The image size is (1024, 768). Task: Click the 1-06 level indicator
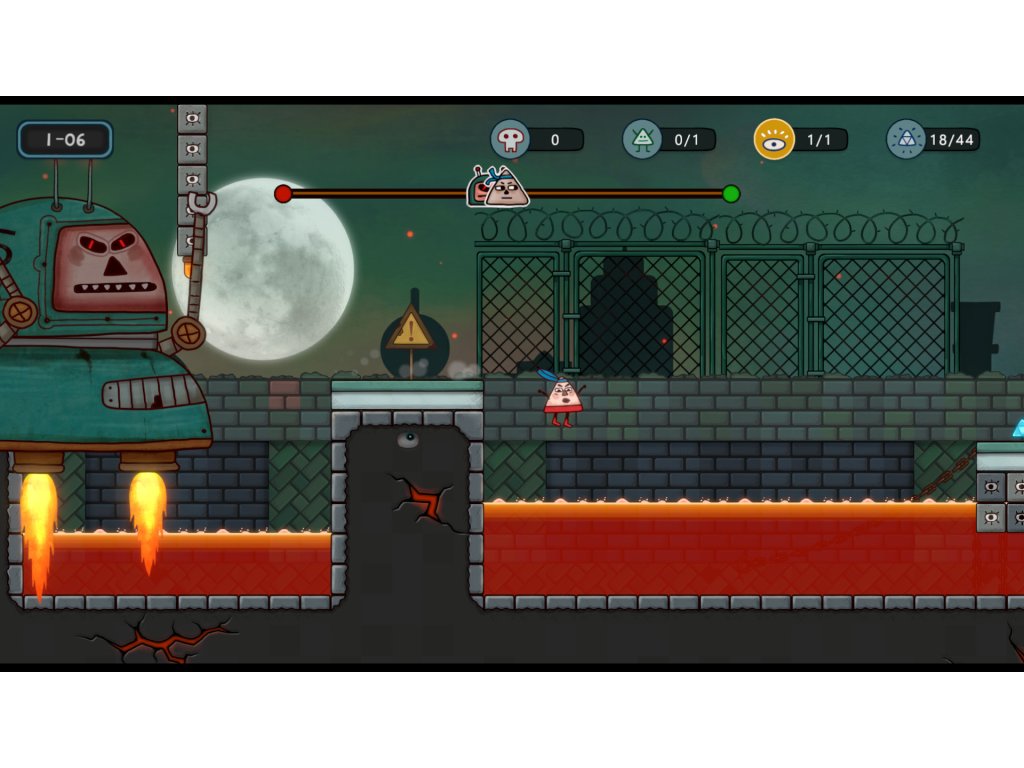(x=65, y=140)
